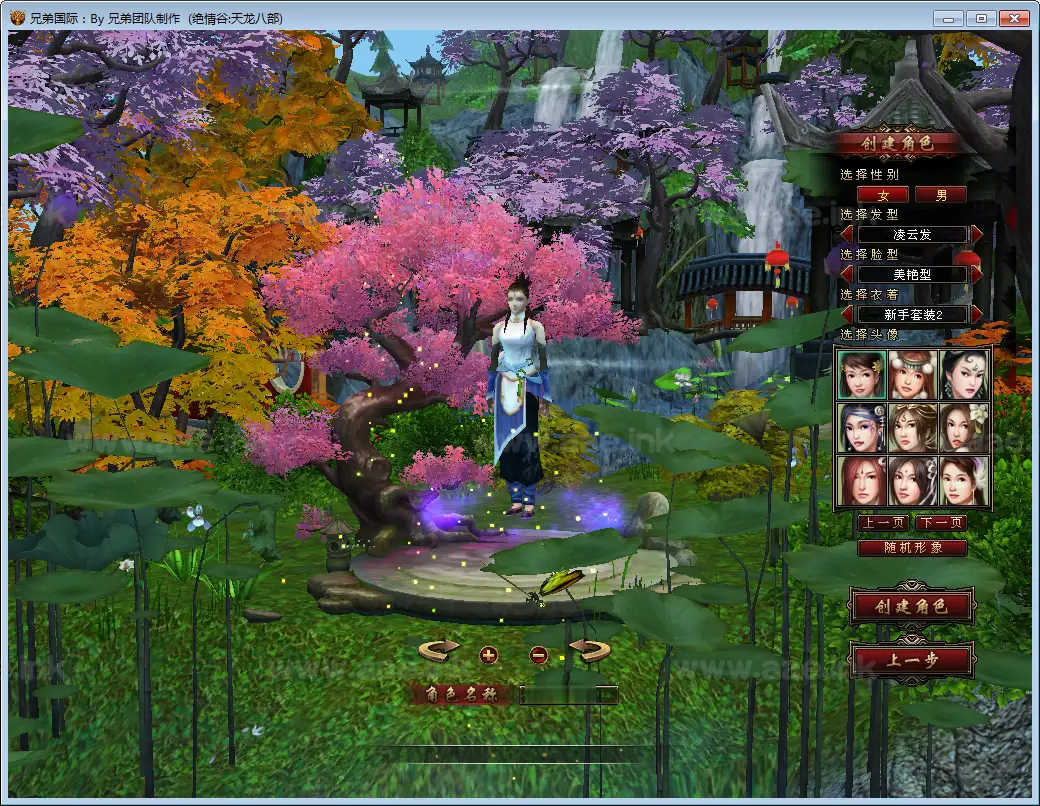Image resolution: width=1040 pixels, height=806 pixels.
Task: Switch to next hairstyle with right arrow
Action: pyautogui.click(x=977, y=234)
